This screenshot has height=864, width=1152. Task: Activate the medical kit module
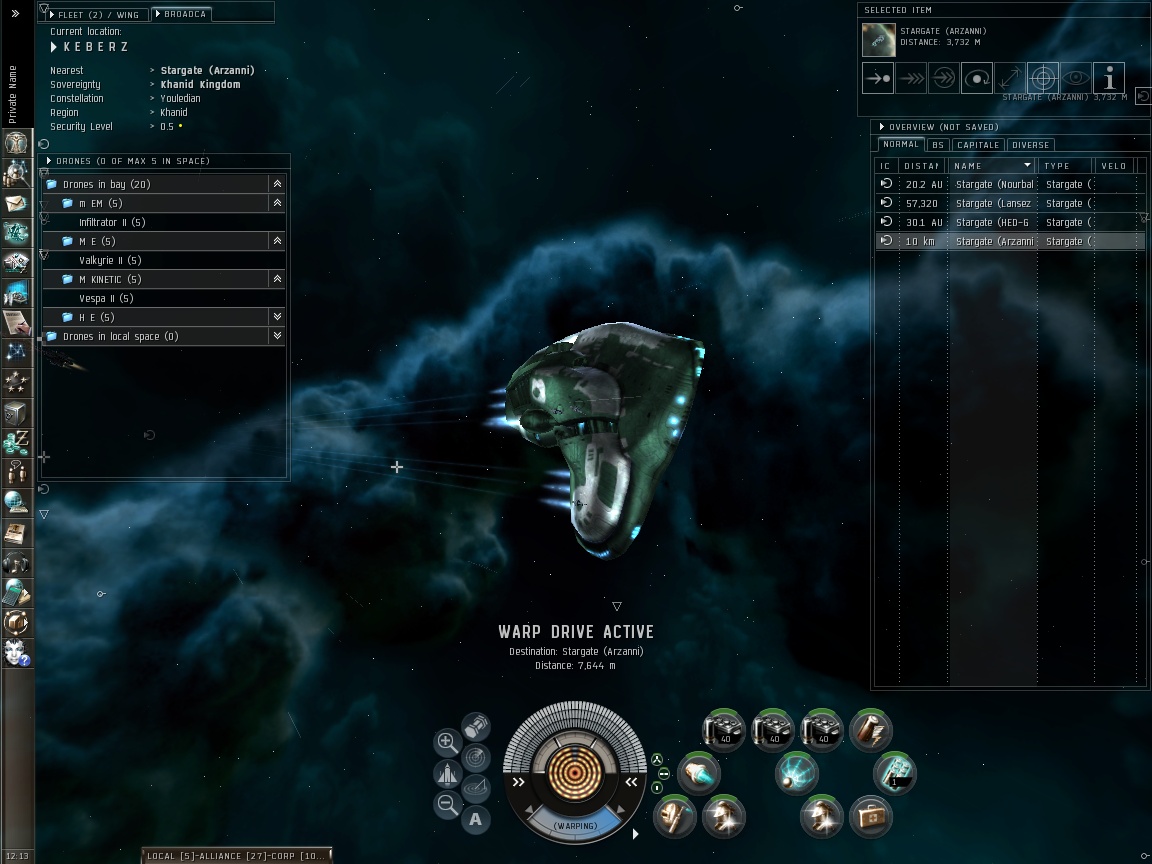point(869,816)
